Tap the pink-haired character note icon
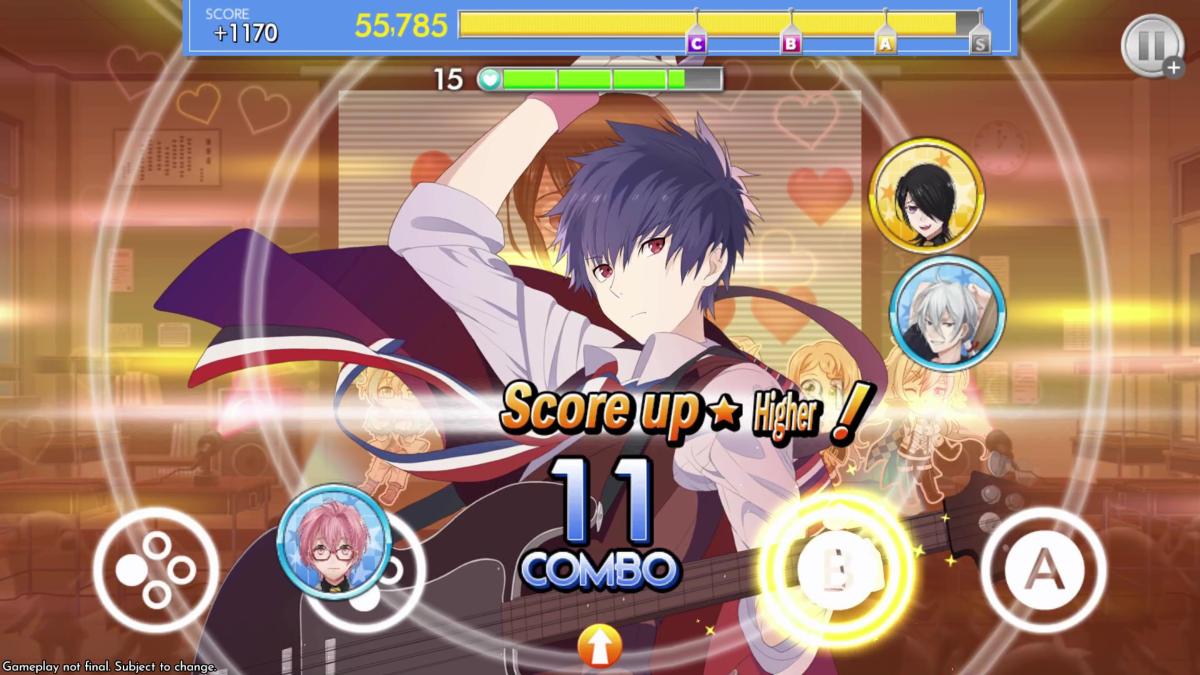The height and width of the screenshot is (675, 1200). tap(333, 541)
